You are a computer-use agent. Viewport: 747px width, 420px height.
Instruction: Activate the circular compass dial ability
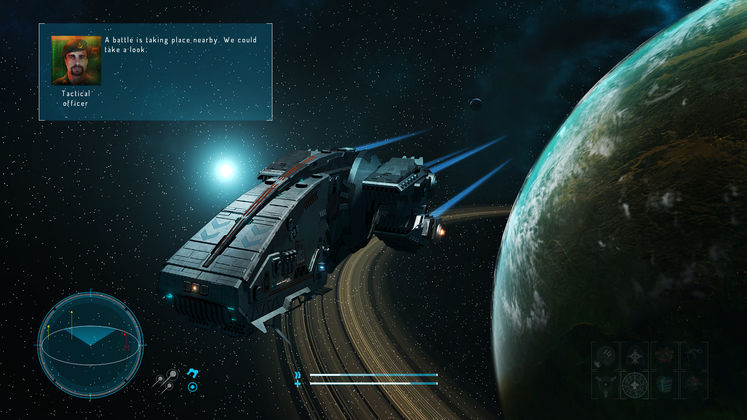tap(635, 385)
